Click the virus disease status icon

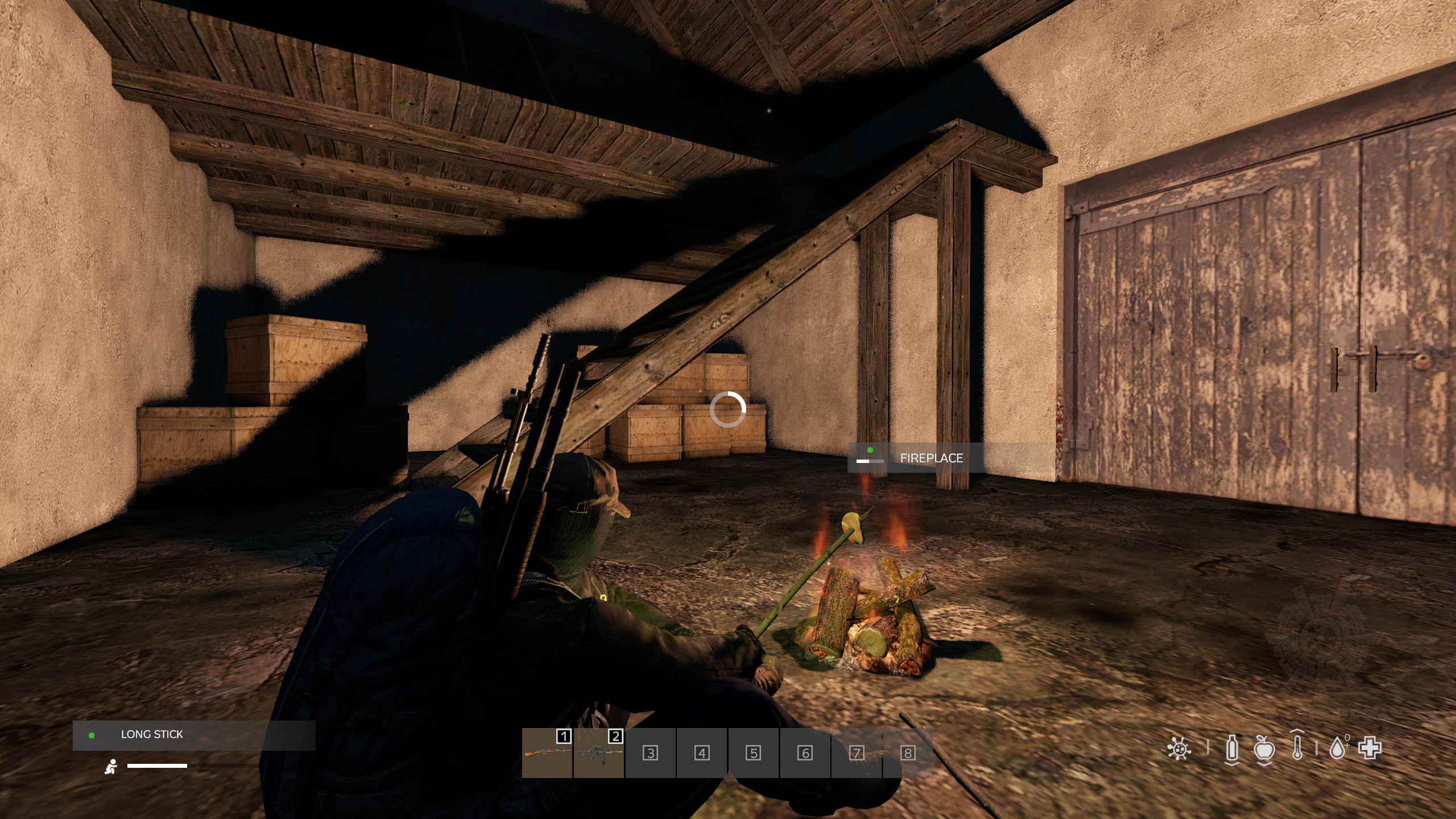[1179, 748]
